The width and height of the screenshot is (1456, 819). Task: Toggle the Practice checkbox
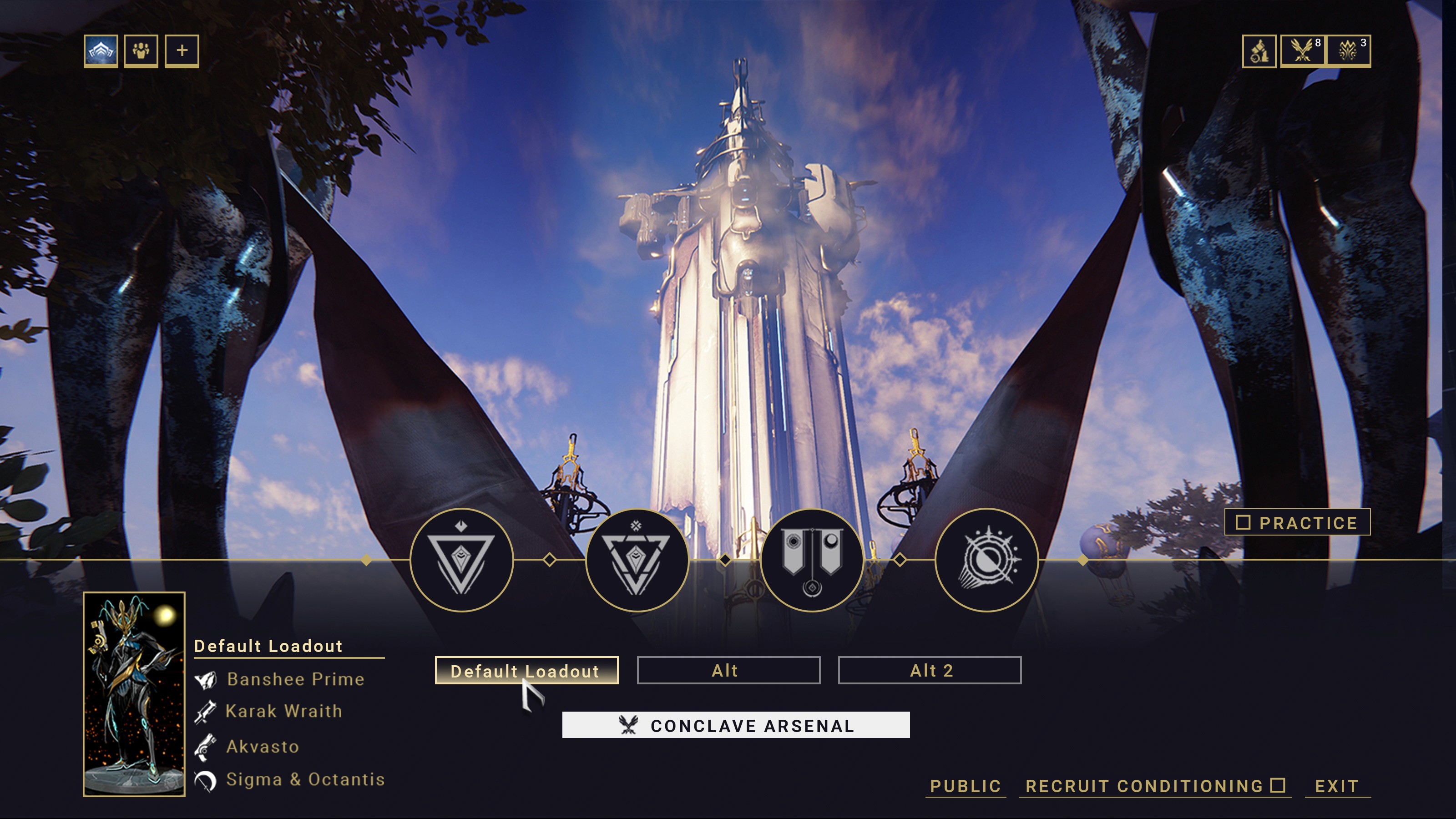point(1243,522)
